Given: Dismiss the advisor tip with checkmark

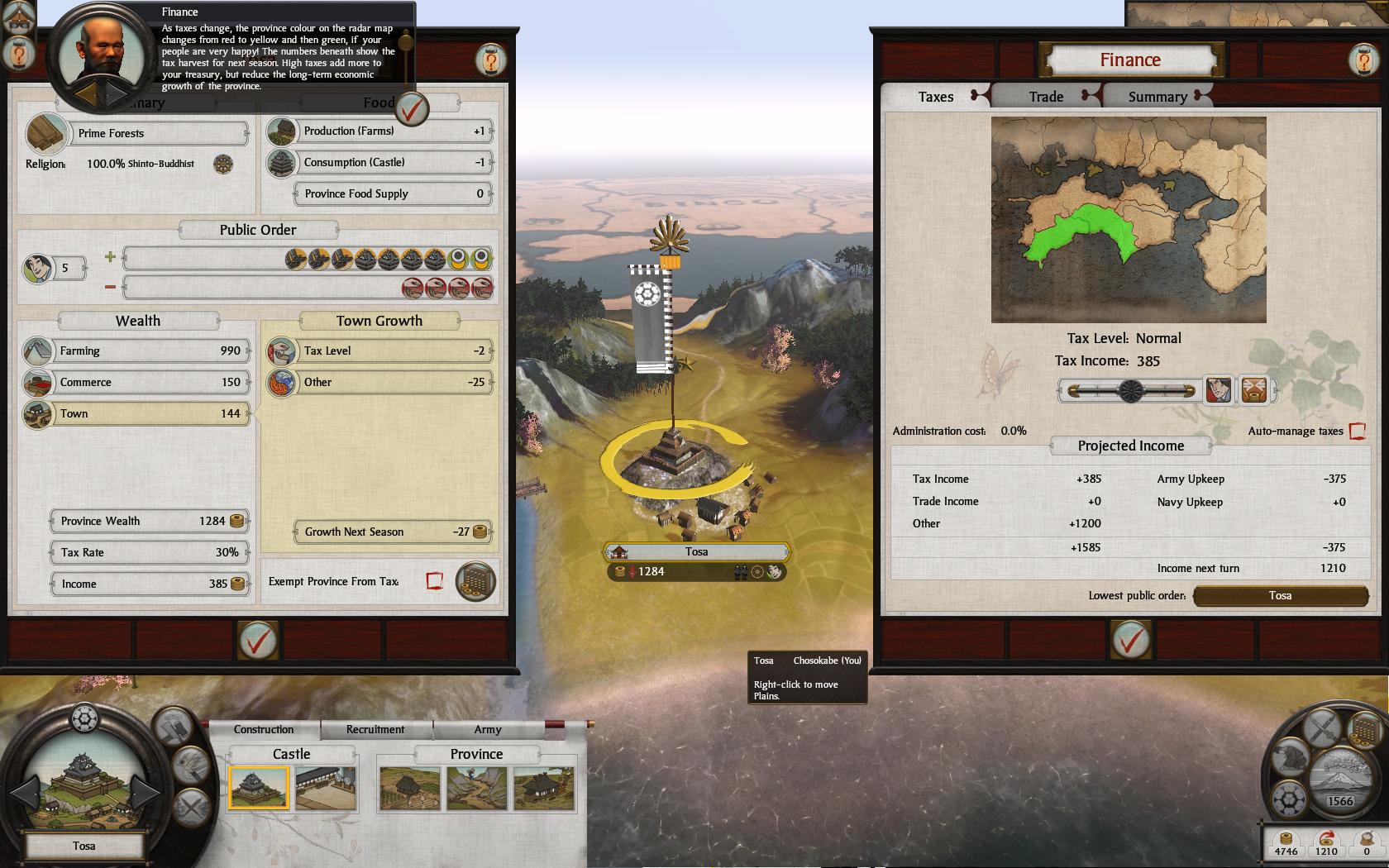Looking at the screenshot, I should [x=412, y=108].
